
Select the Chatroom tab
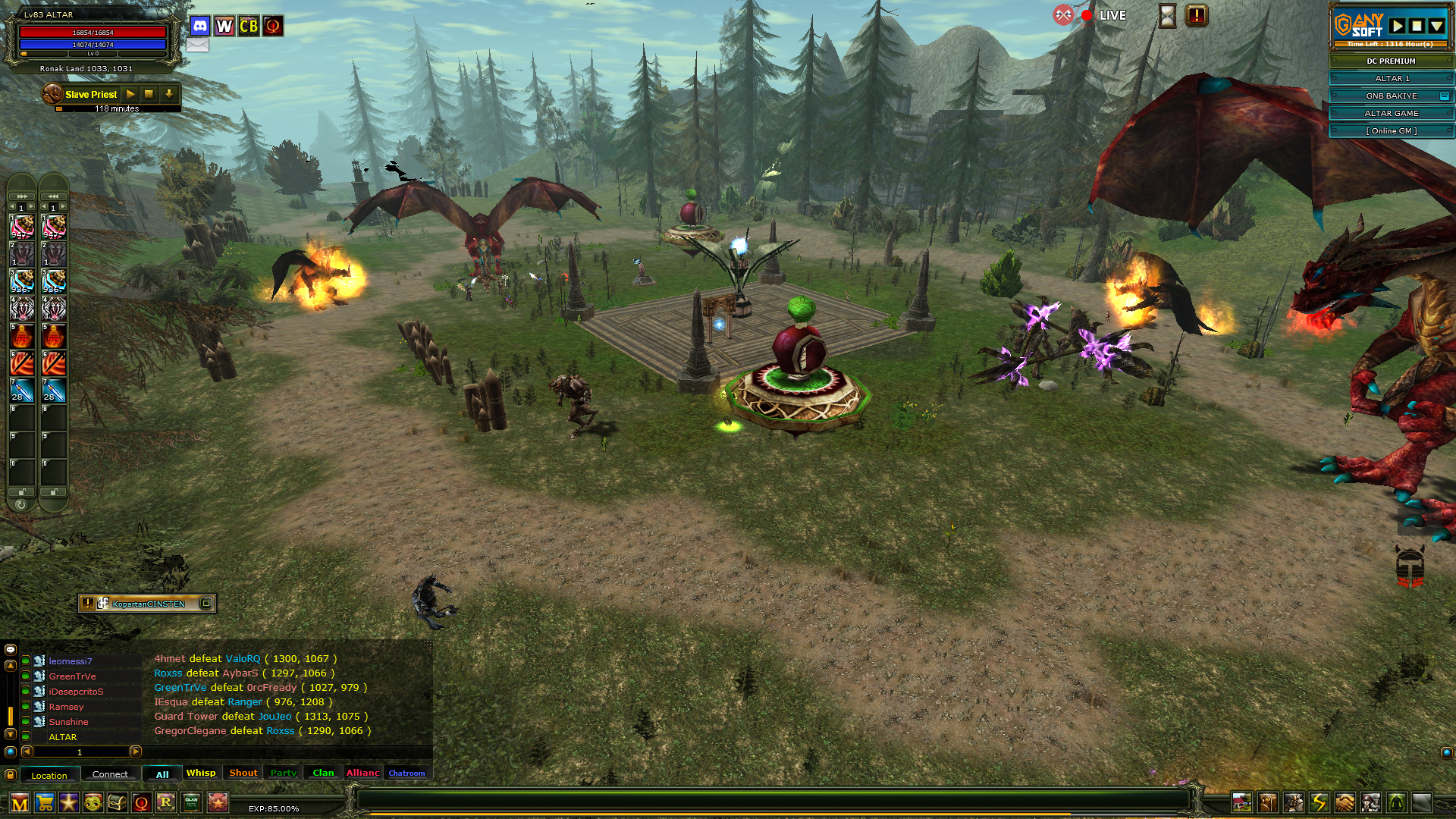[406, 773]
